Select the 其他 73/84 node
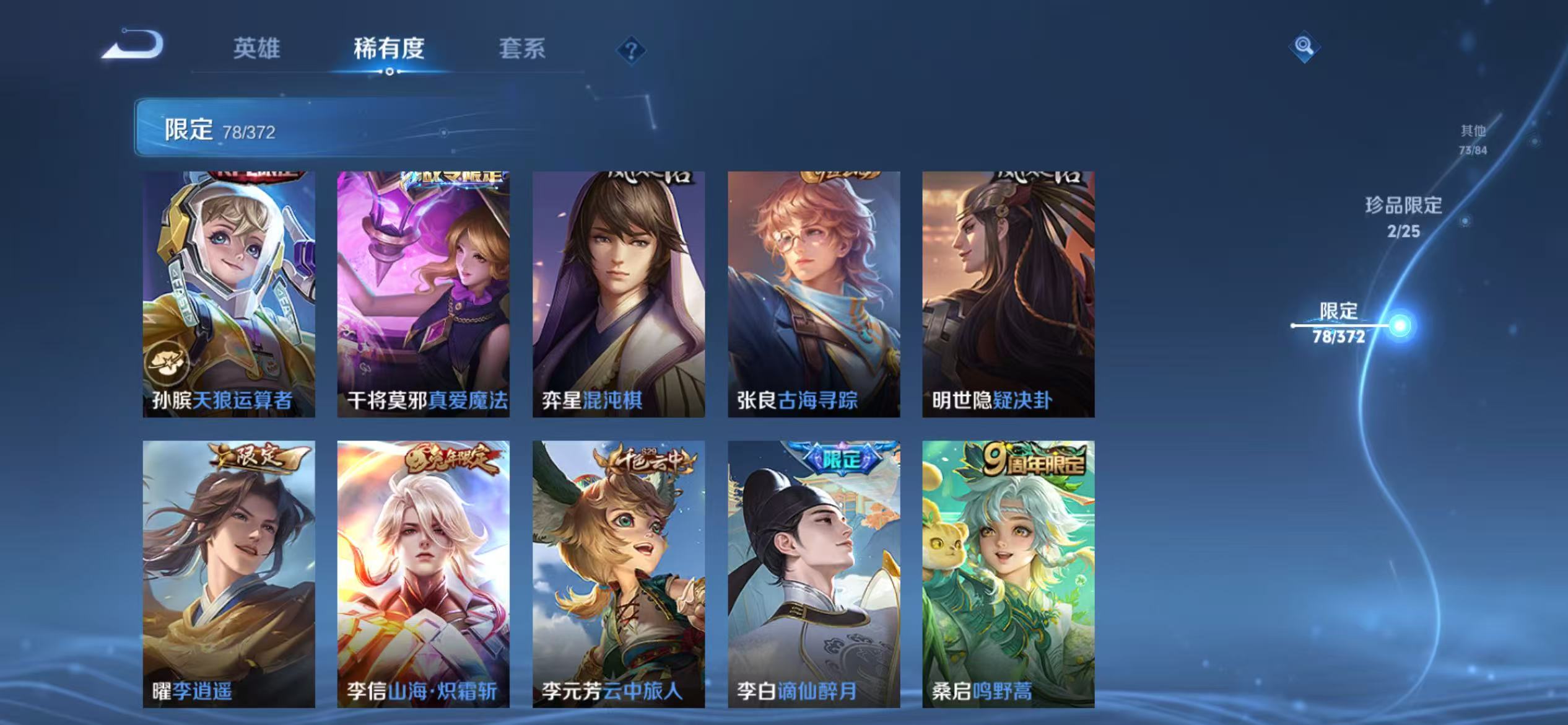Viewport: 1568px width, 725px height. pyautogui.click(x=1474, y=139)
